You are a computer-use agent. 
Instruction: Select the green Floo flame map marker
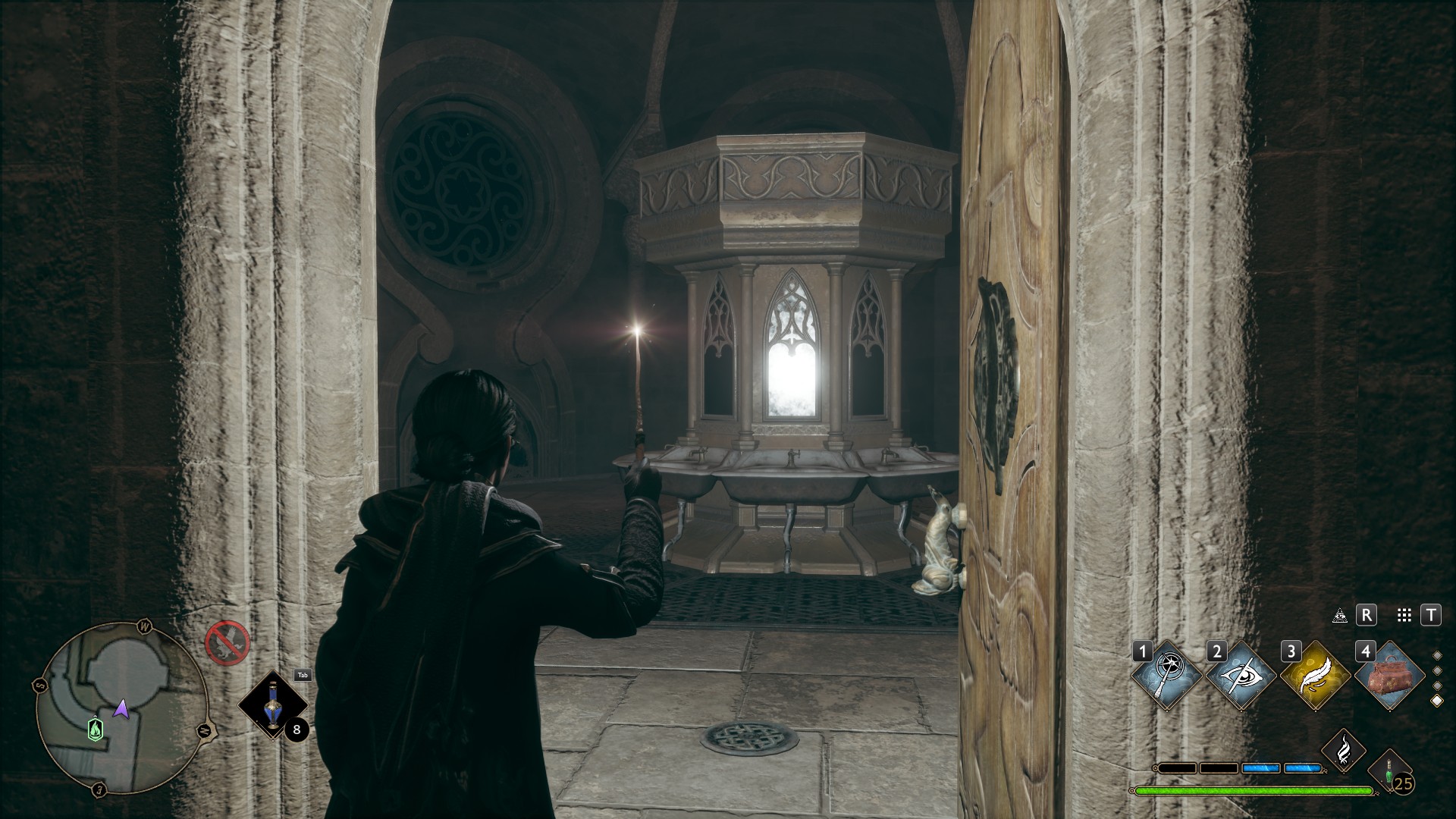(x=95, y=729)
